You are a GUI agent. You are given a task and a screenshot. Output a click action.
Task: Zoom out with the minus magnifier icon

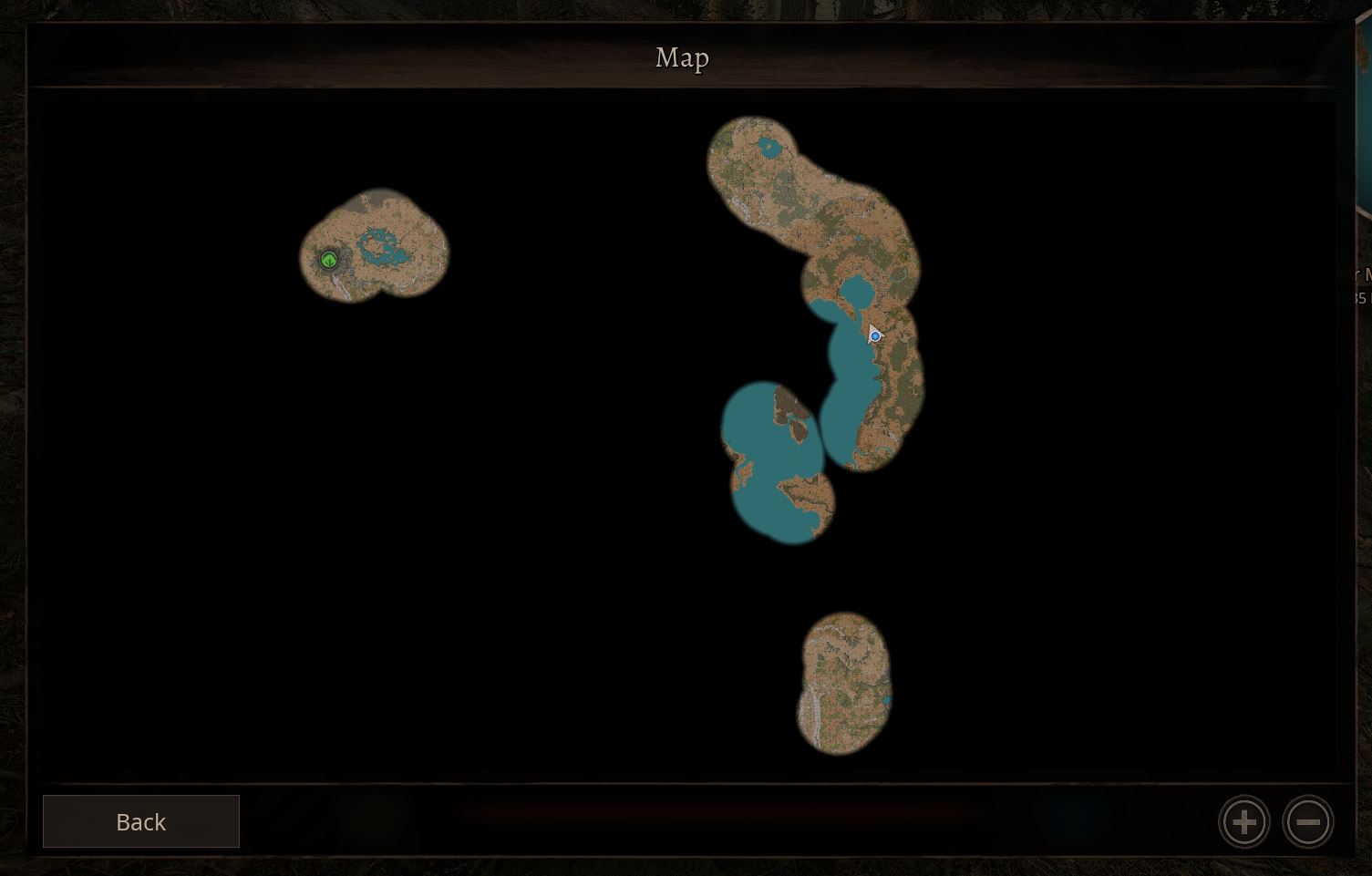point(1308,821)
